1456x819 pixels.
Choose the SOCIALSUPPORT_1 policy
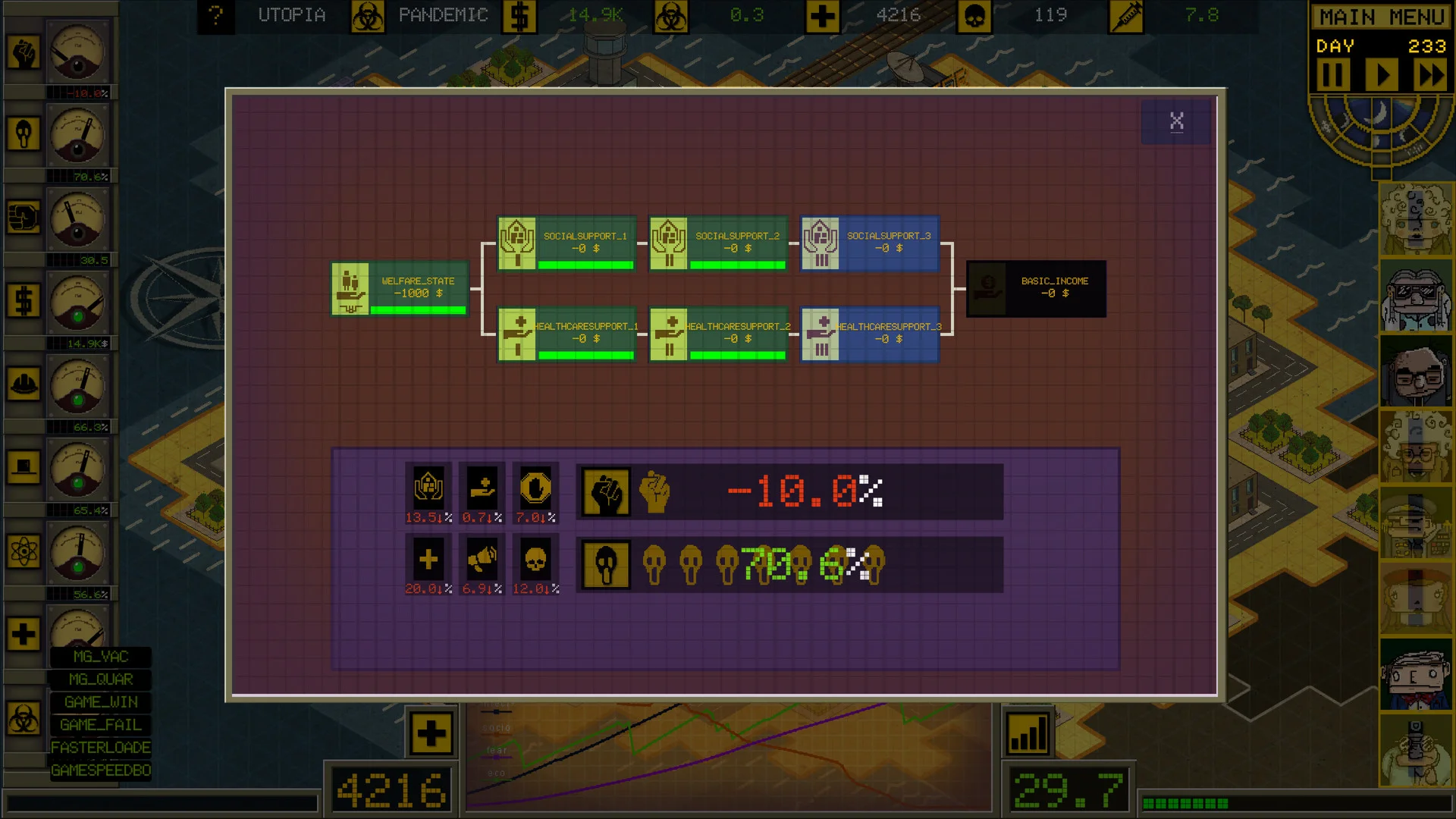[x=566, y=243]
